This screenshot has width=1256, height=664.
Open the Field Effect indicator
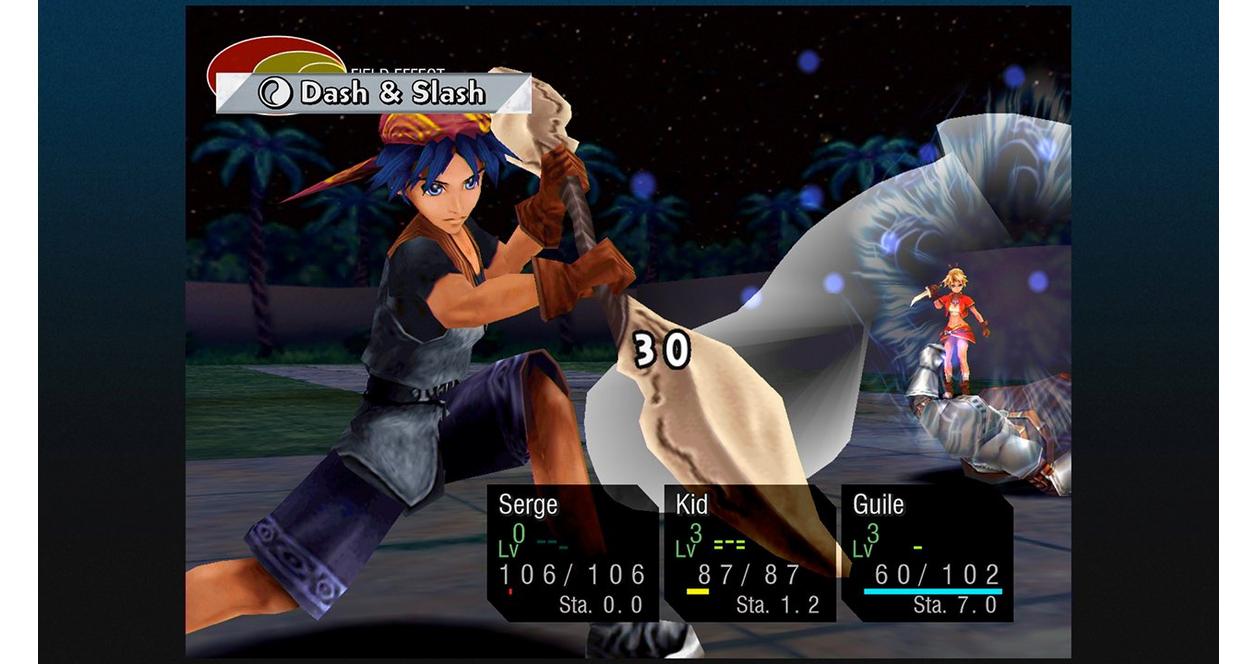[274, 57]
